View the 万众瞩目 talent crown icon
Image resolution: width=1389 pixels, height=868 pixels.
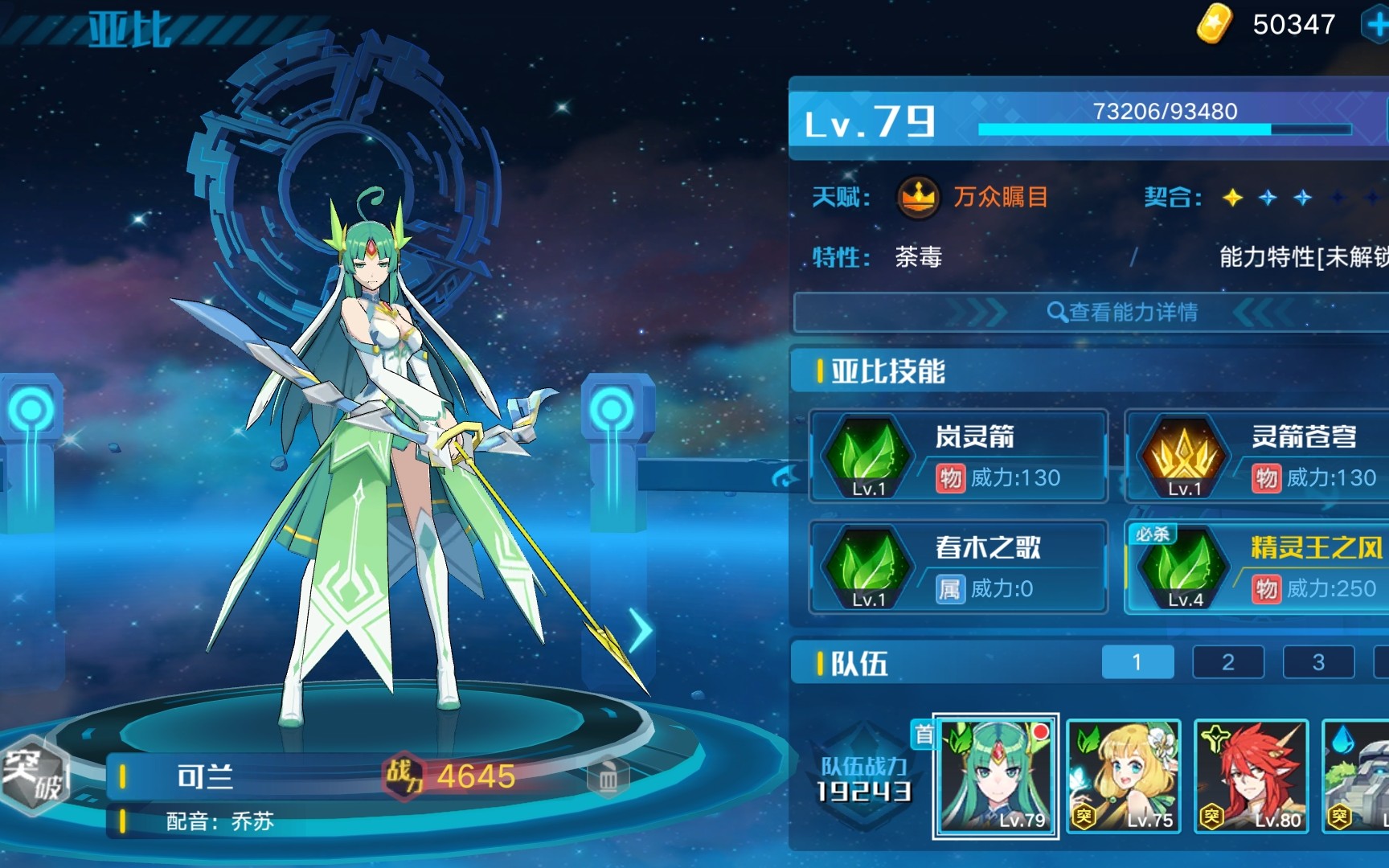(918, 197)
